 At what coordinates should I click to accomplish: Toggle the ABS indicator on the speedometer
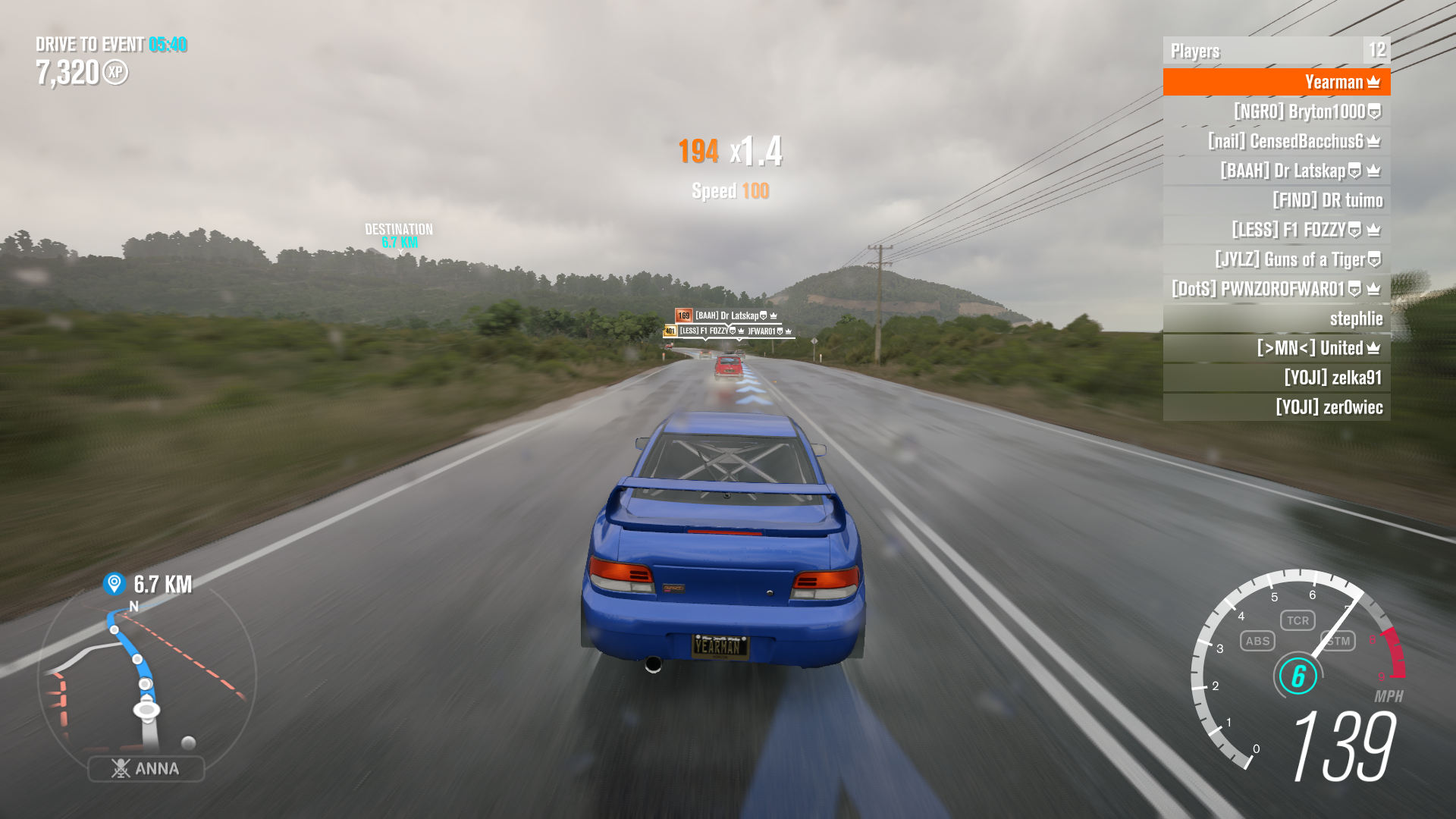click(x=1257, y=641)
